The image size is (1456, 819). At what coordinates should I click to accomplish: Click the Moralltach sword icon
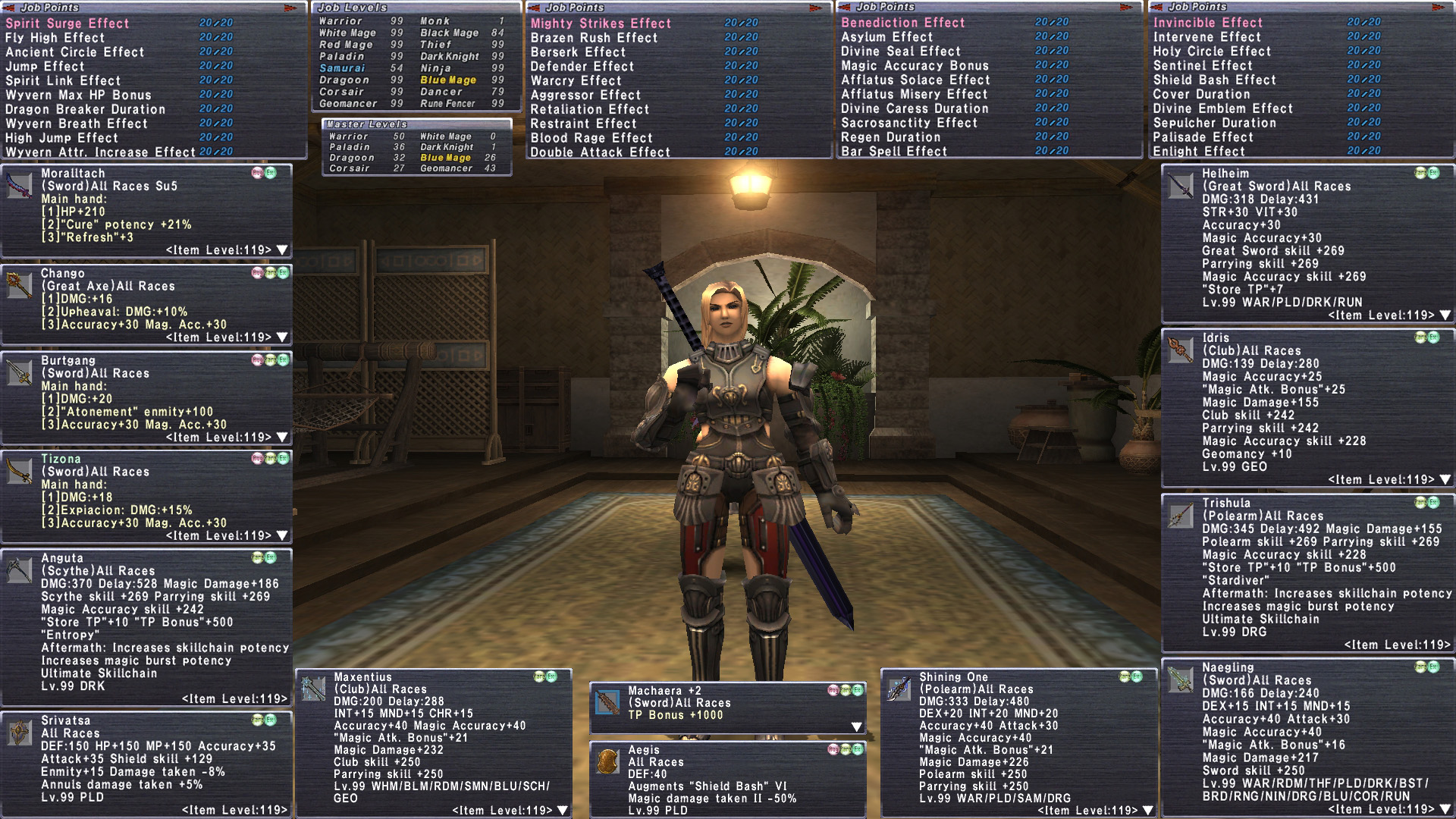point(19,185)
